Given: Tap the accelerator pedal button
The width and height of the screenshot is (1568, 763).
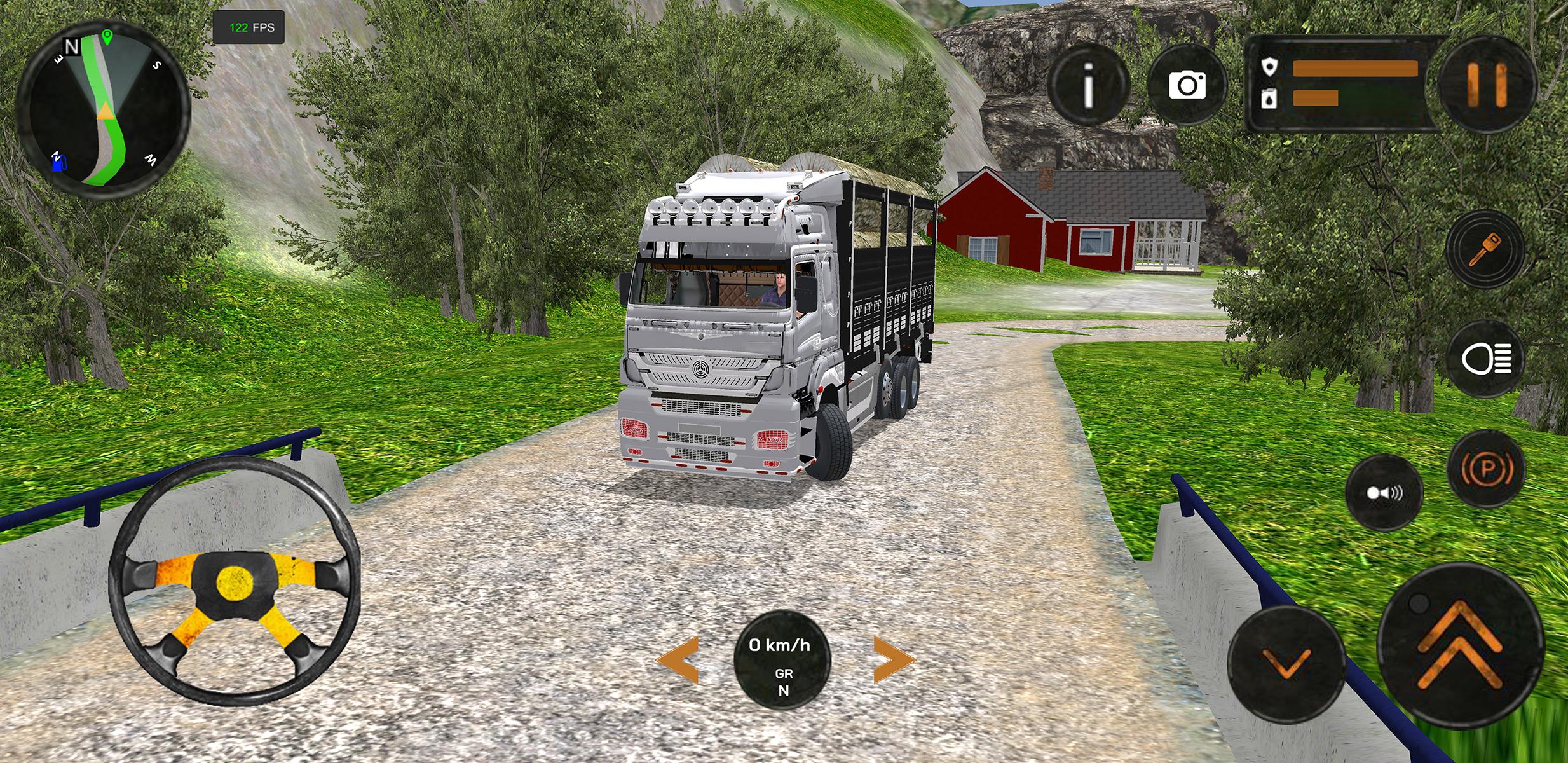Looking at the screenshot, I should (1460, 643).
